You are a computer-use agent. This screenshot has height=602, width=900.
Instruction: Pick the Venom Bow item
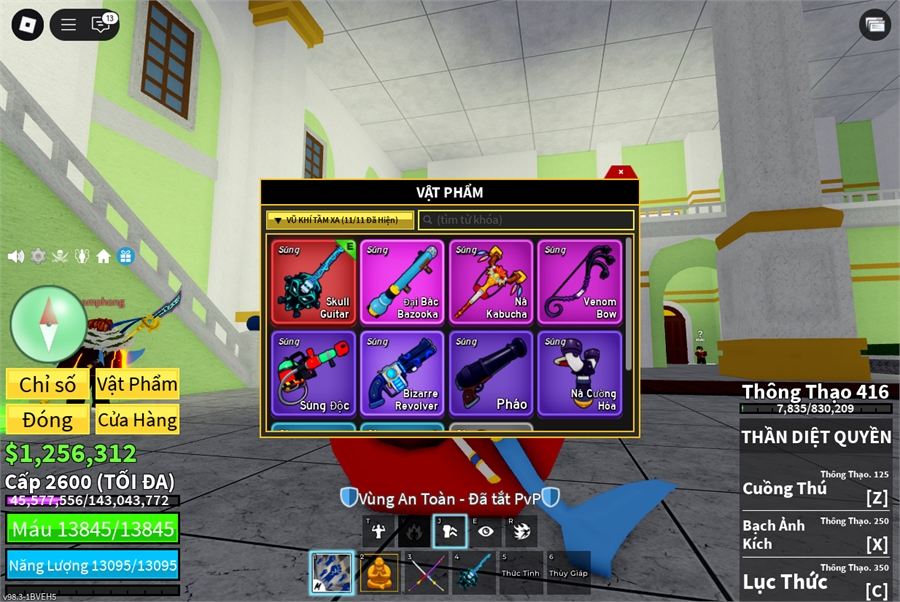[x=580, y=281]
